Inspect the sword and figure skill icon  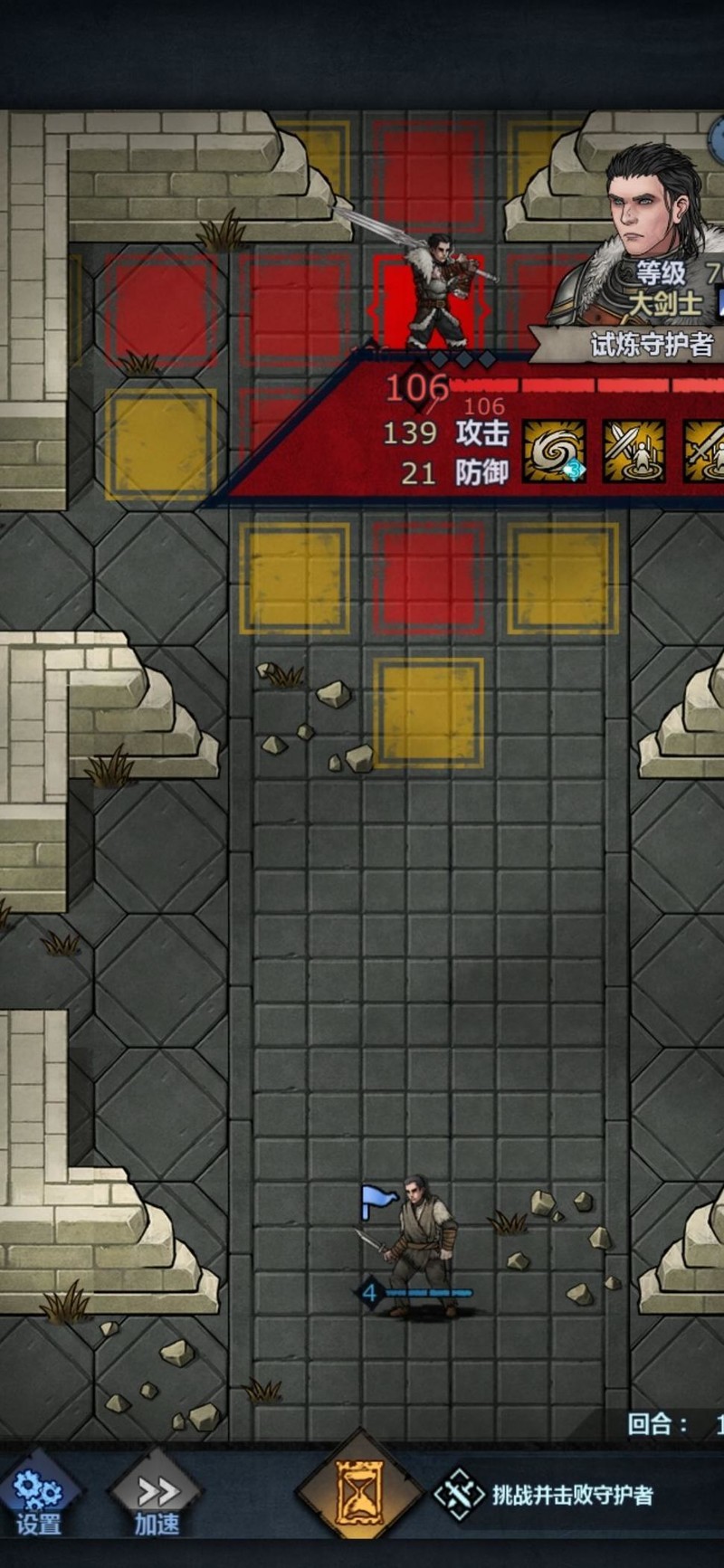633,451
